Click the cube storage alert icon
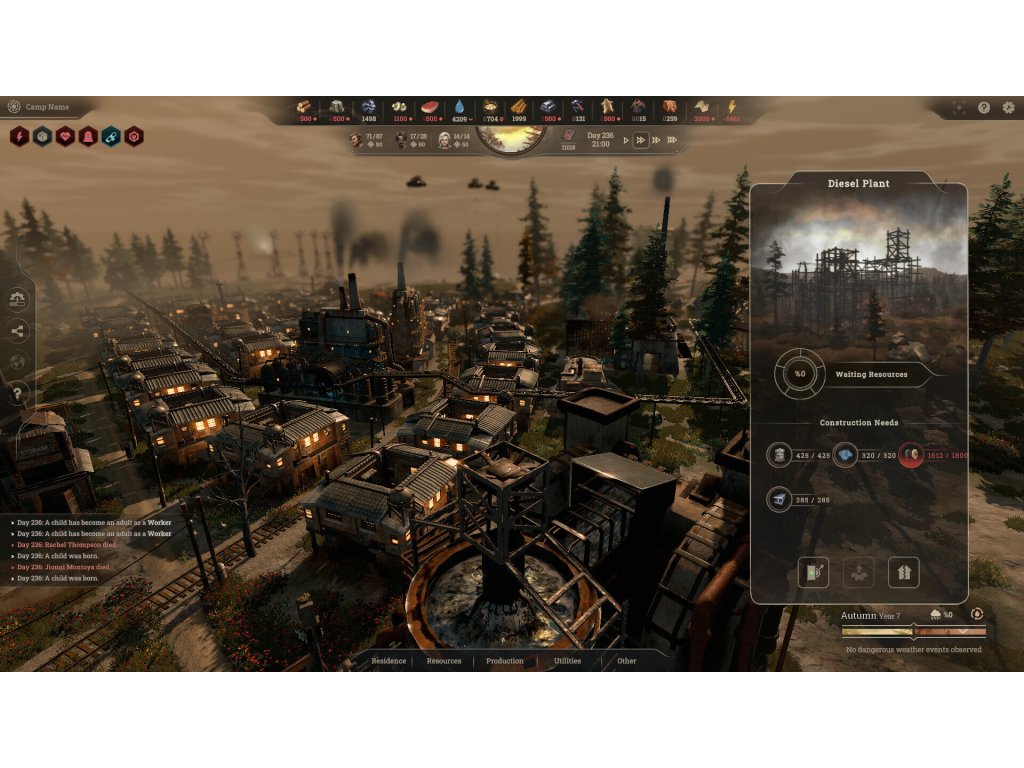1024x768 pixels. 42,136
